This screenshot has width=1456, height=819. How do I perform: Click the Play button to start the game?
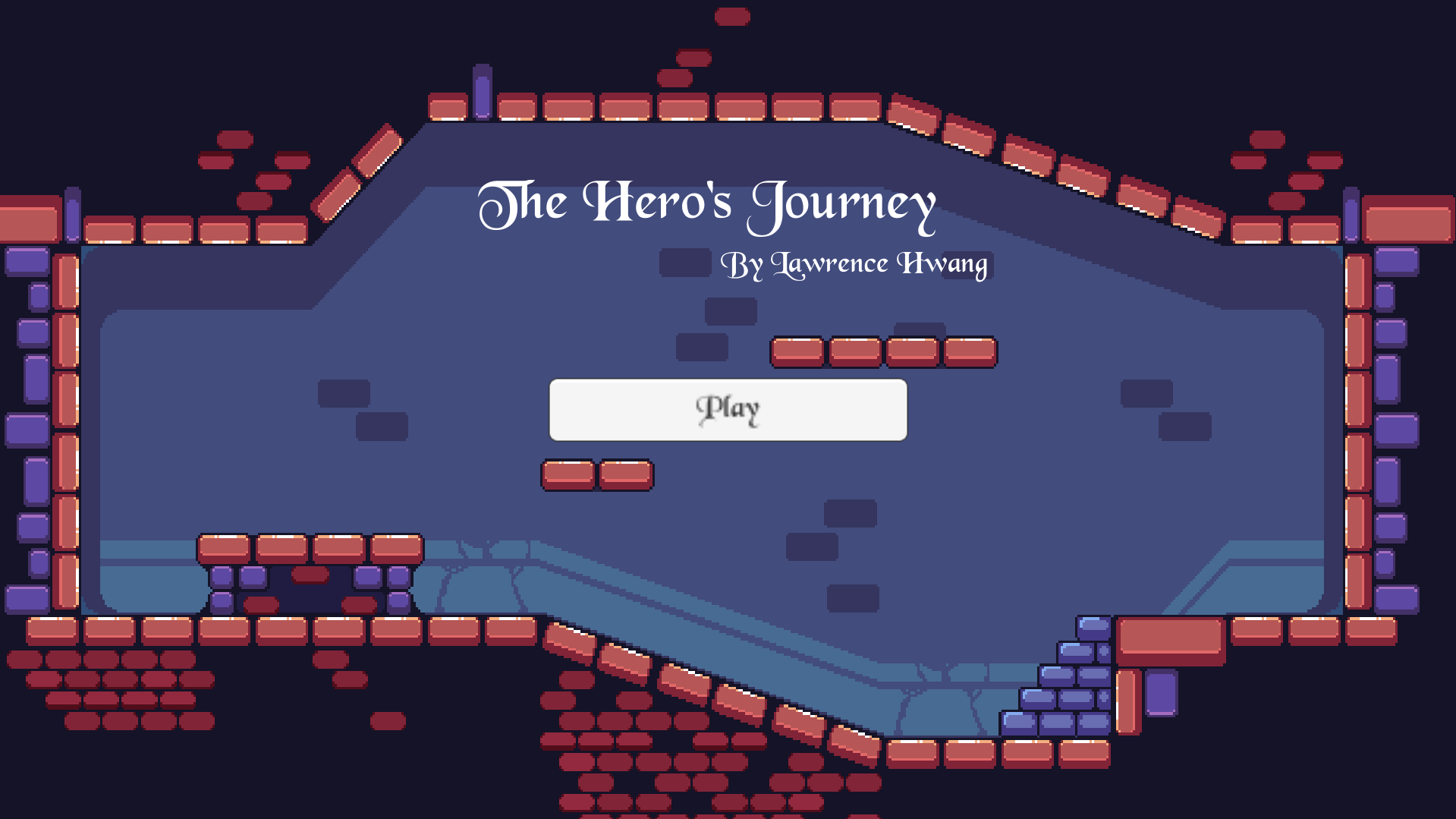coord(727,410)
